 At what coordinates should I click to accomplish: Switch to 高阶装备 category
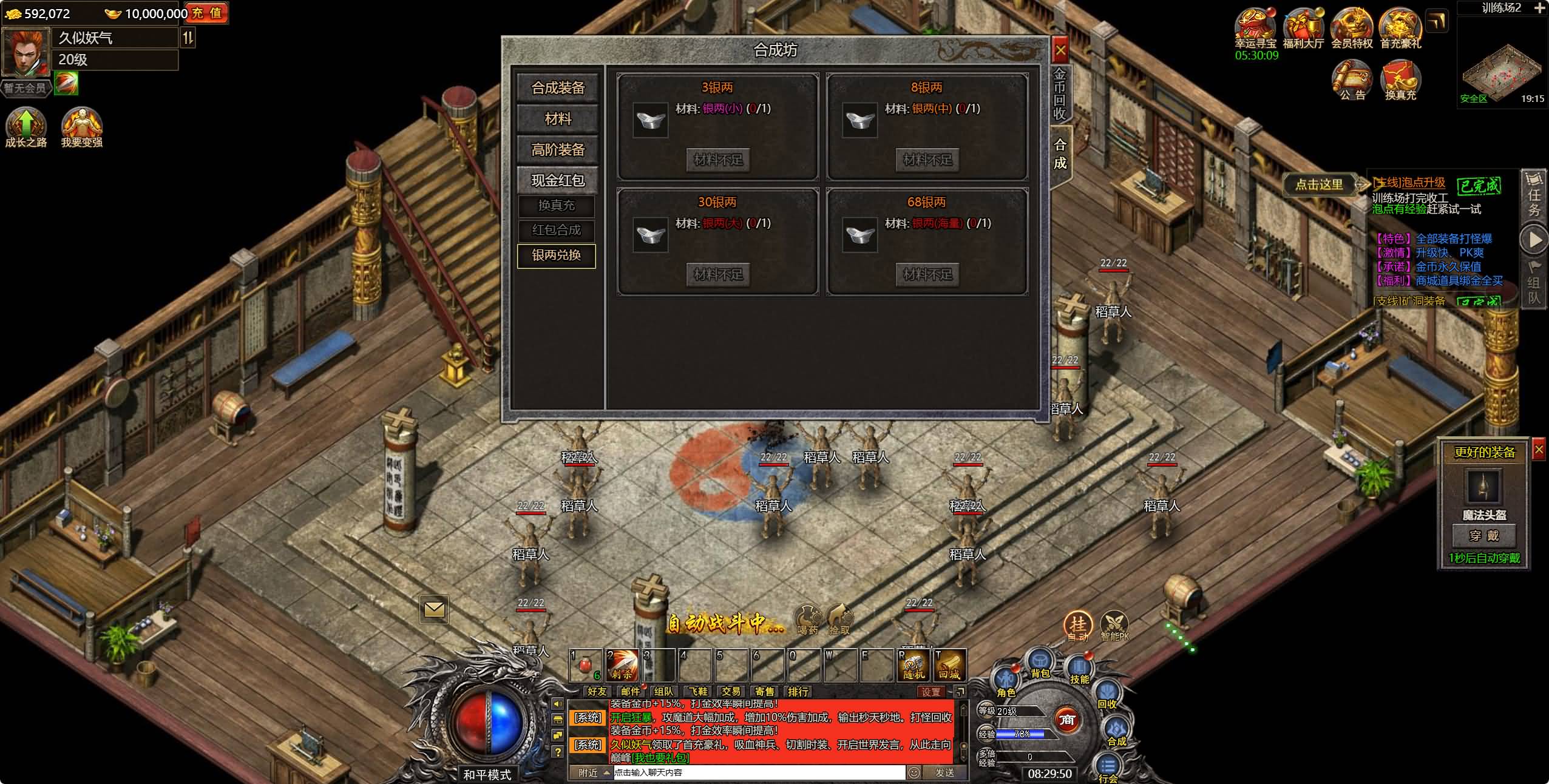point(557,150)
